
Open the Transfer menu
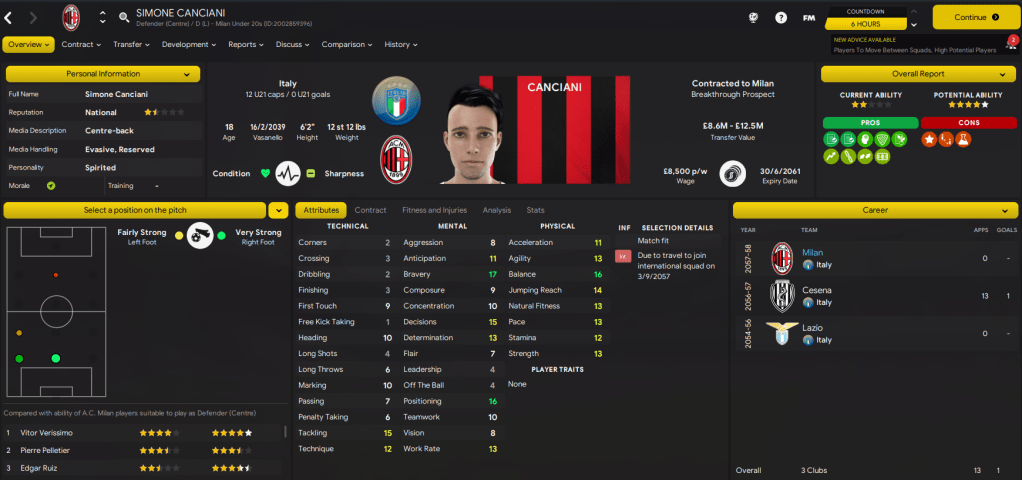click(131, 44)
